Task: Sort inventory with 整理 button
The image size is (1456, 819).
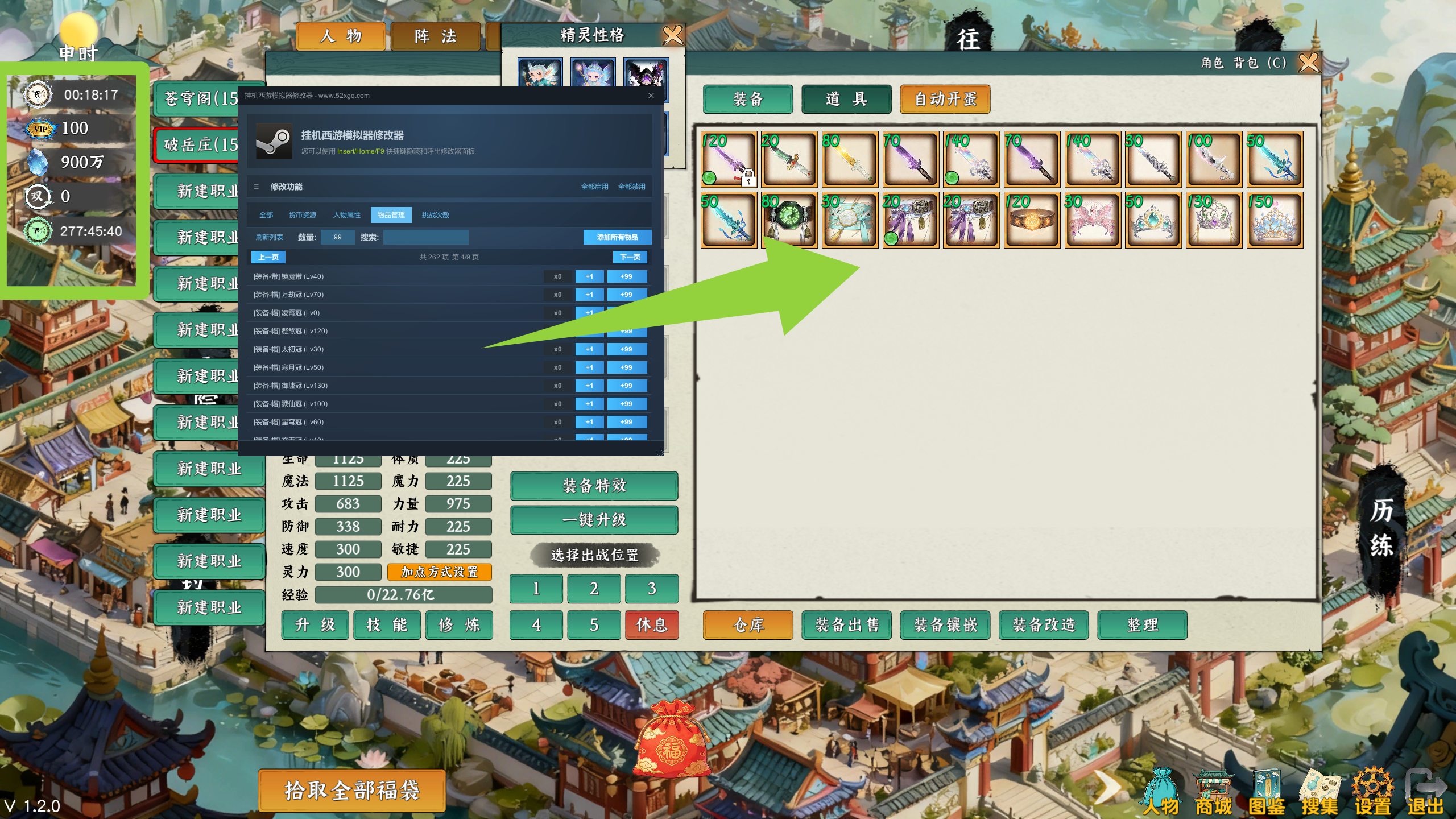Action: pyautogui.click(x=1142, y=625)
